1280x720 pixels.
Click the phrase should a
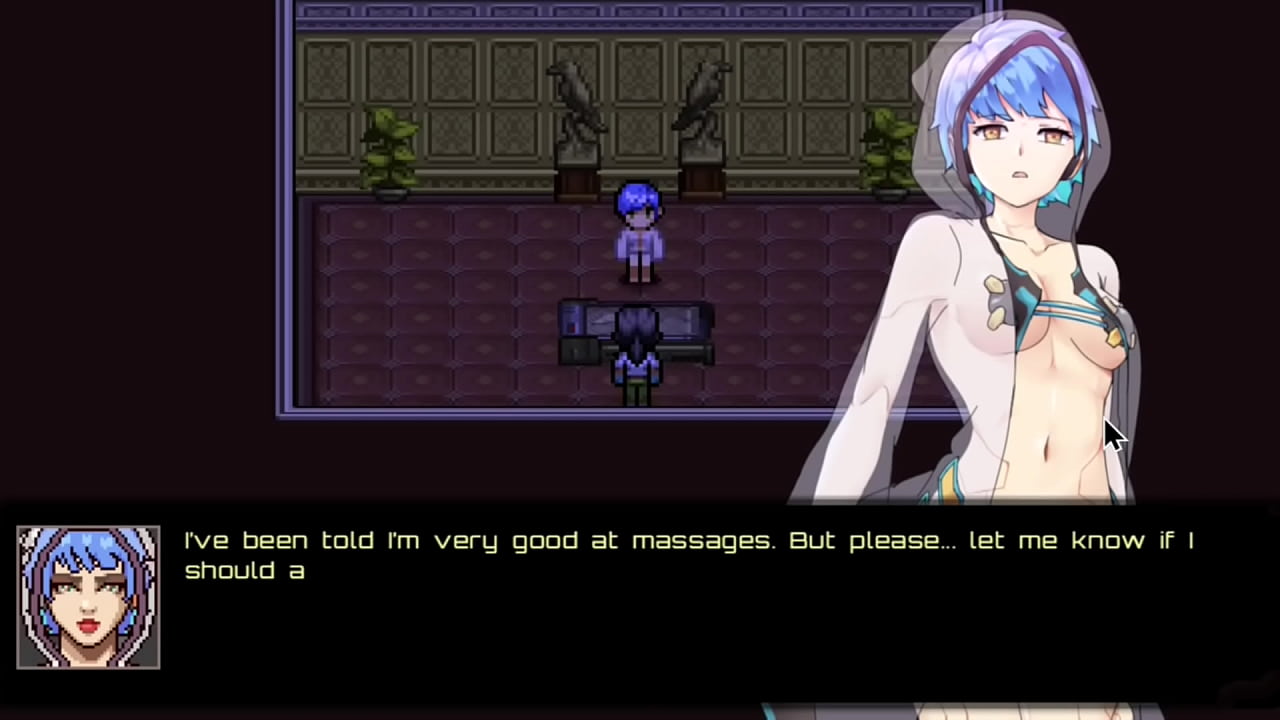coord(245,571)
